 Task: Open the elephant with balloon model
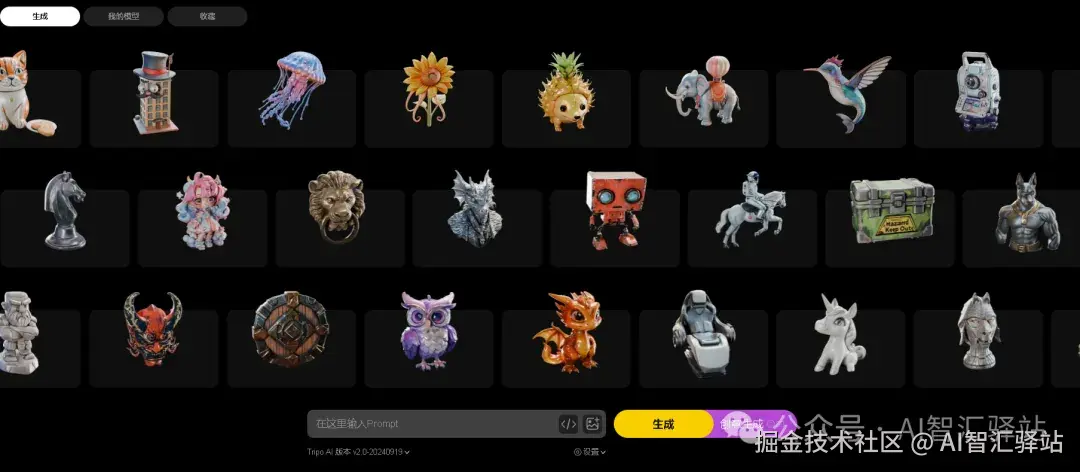click(x=703, y=92)
